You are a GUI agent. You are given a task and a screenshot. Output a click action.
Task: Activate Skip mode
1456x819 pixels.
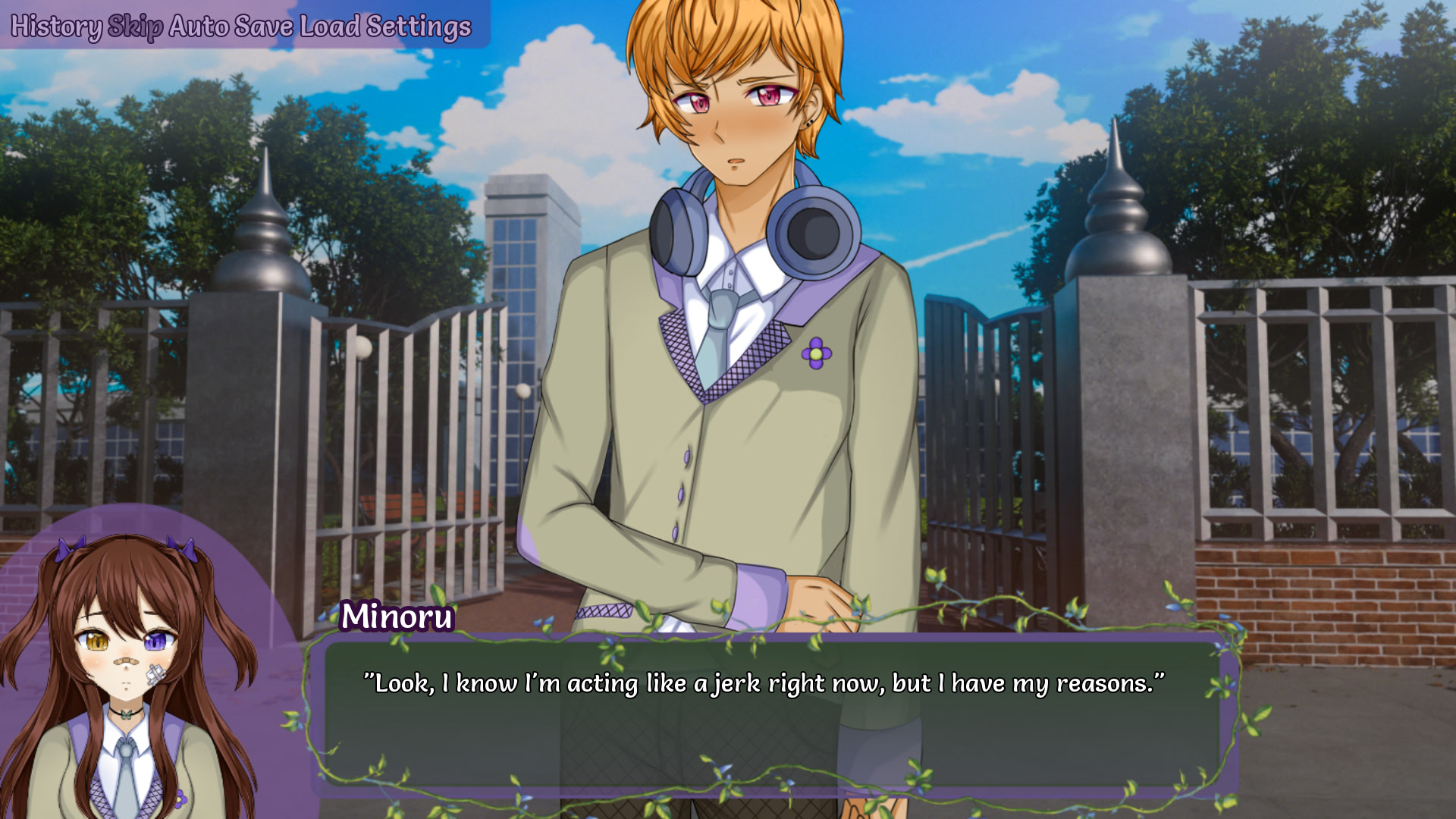(135, 27)
